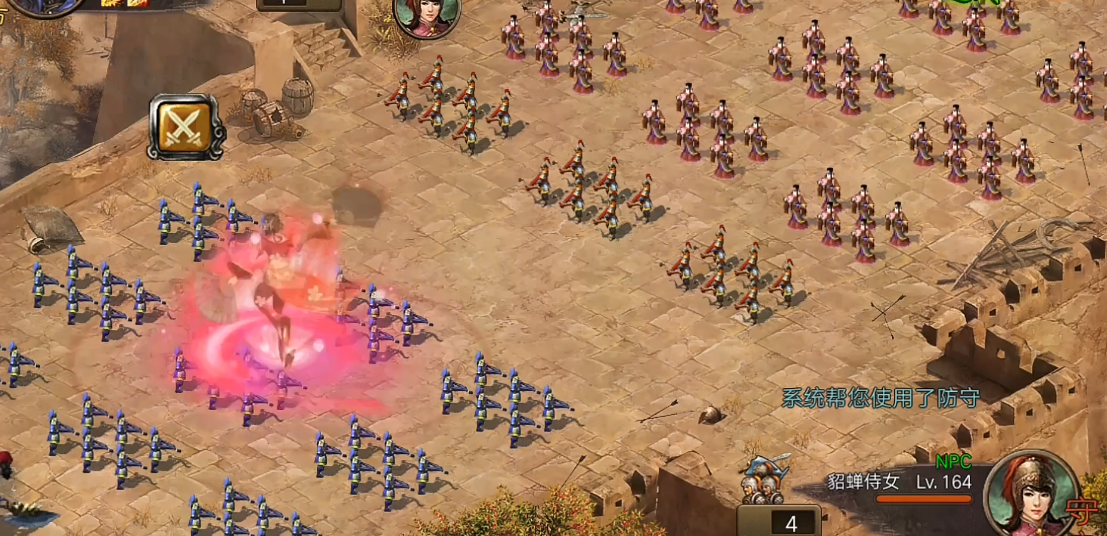
Task: Select the helmeted soldiers troop icon
Action: pyautogui.click(x=765, y=481)
